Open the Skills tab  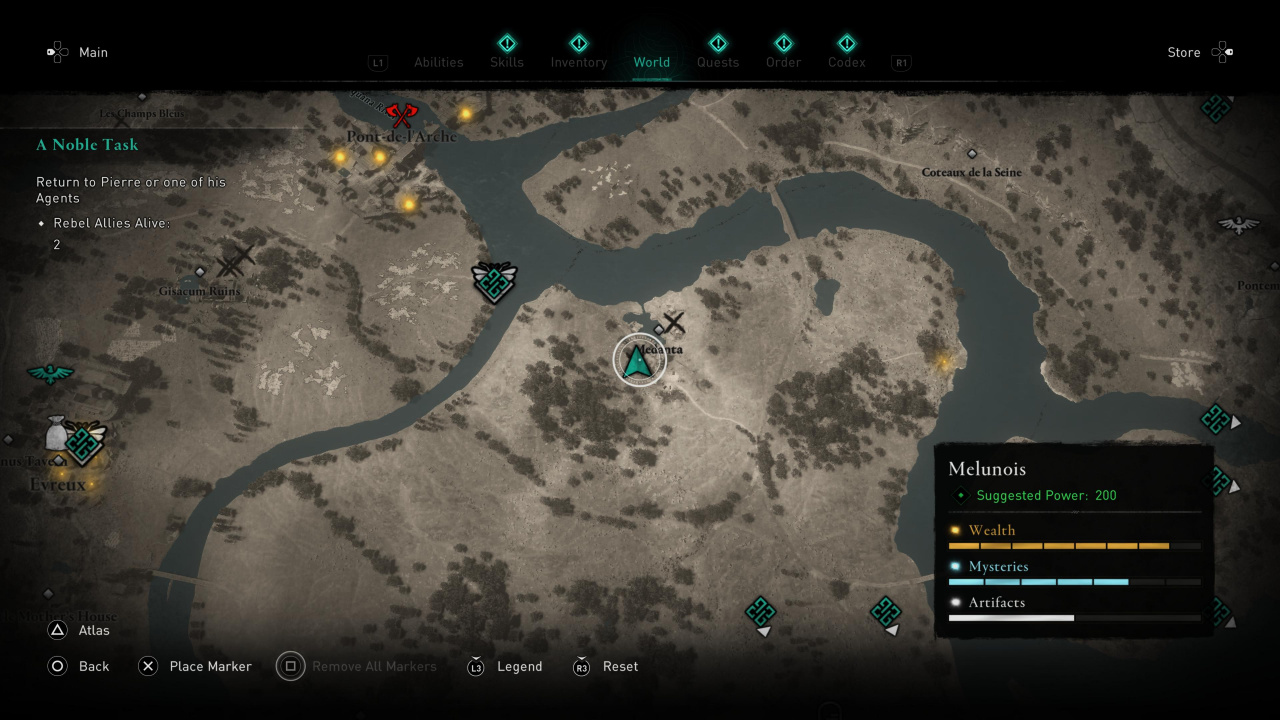point(507,62)
